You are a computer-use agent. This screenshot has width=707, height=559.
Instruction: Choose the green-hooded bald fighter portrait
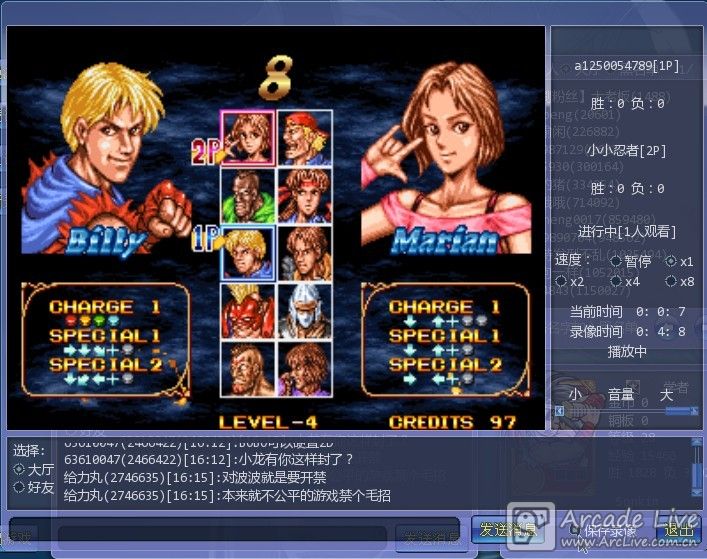[x=248, y=195]
